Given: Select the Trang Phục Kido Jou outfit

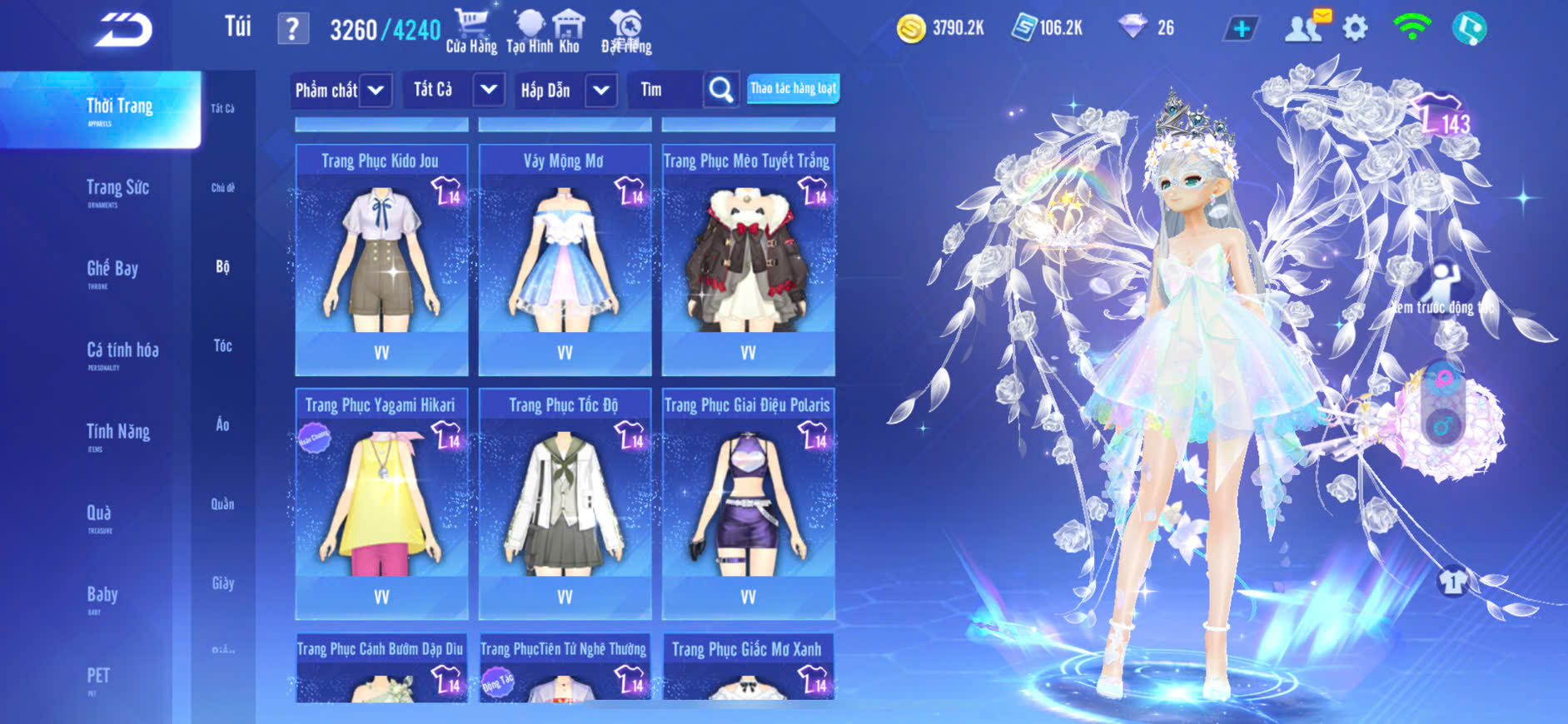Looking at the screenshot, I should click(x=381, y=260).
